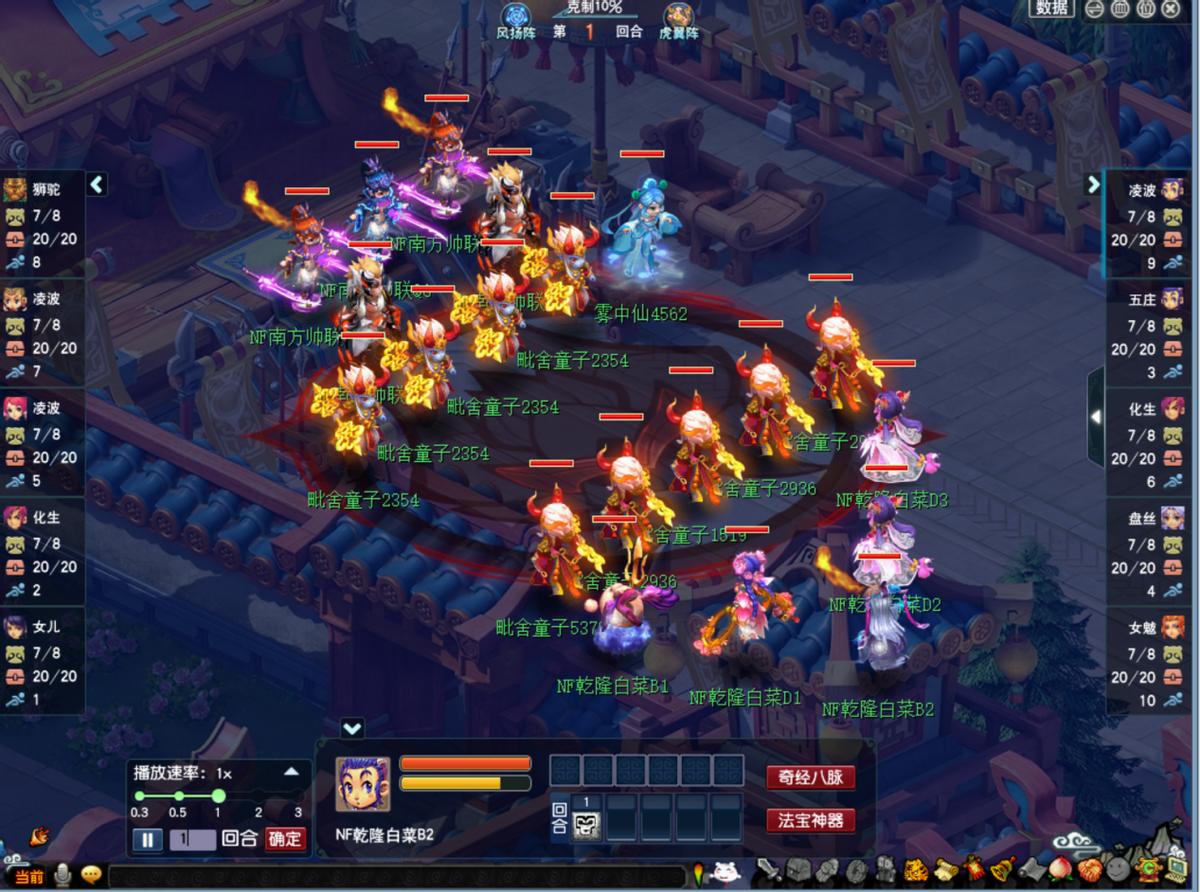Set playback speed to 2x on the slider
The image size is (1200, 892).
pyautogui.click(x=258, y=796)
